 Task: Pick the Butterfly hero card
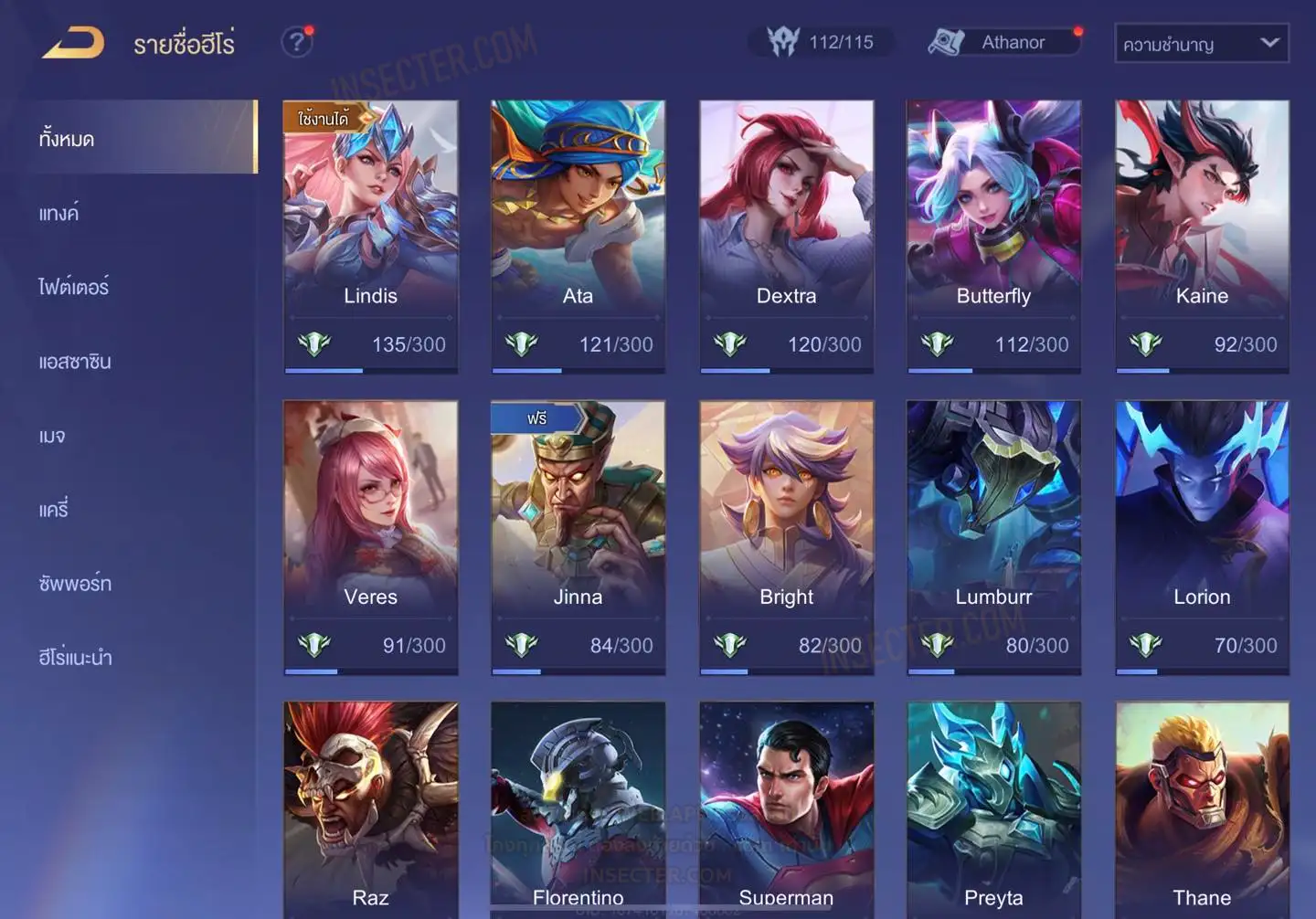[x=993, y=235]
